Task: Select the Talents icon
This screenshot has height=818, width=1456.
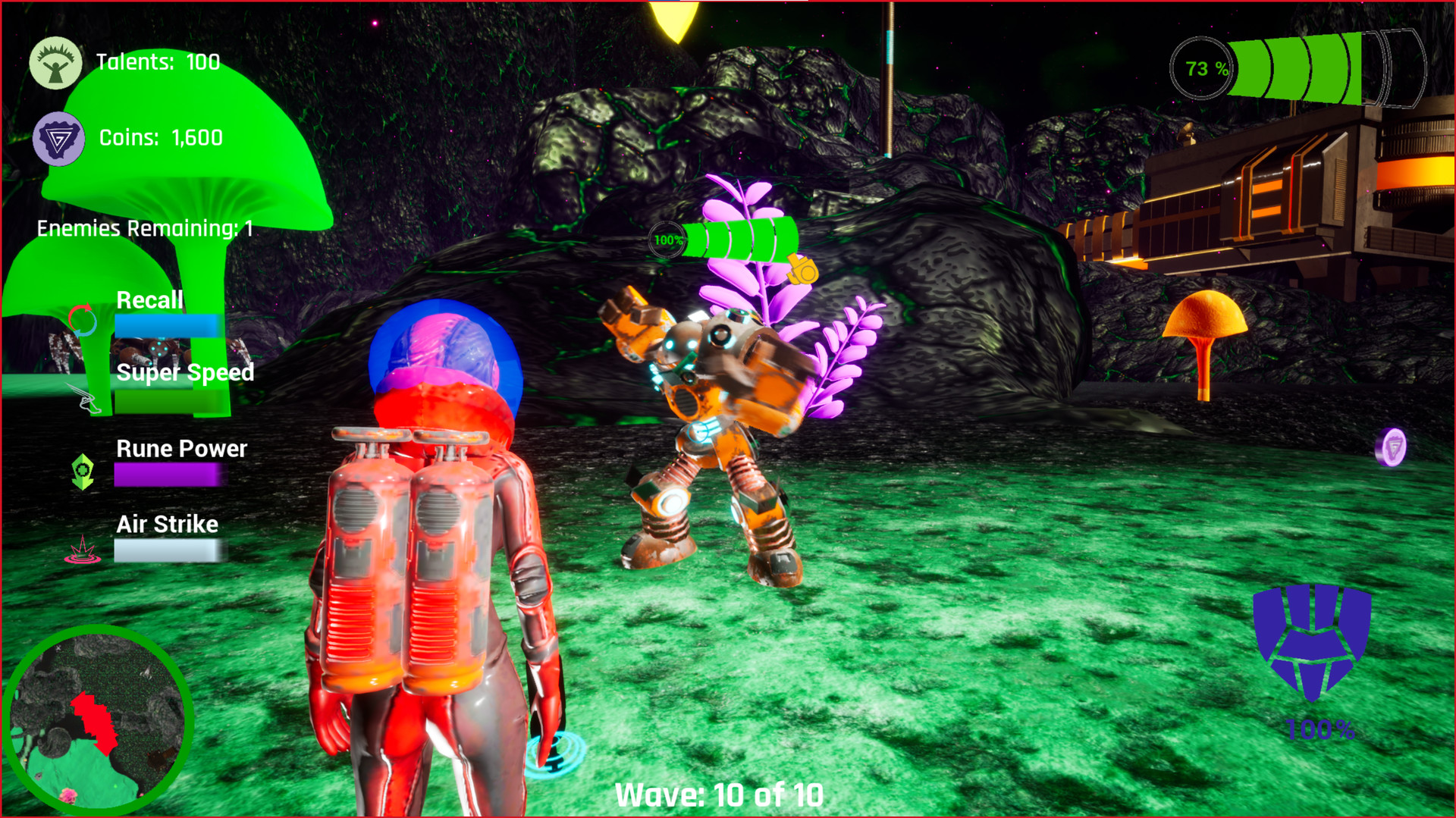Action: [54, 63]
